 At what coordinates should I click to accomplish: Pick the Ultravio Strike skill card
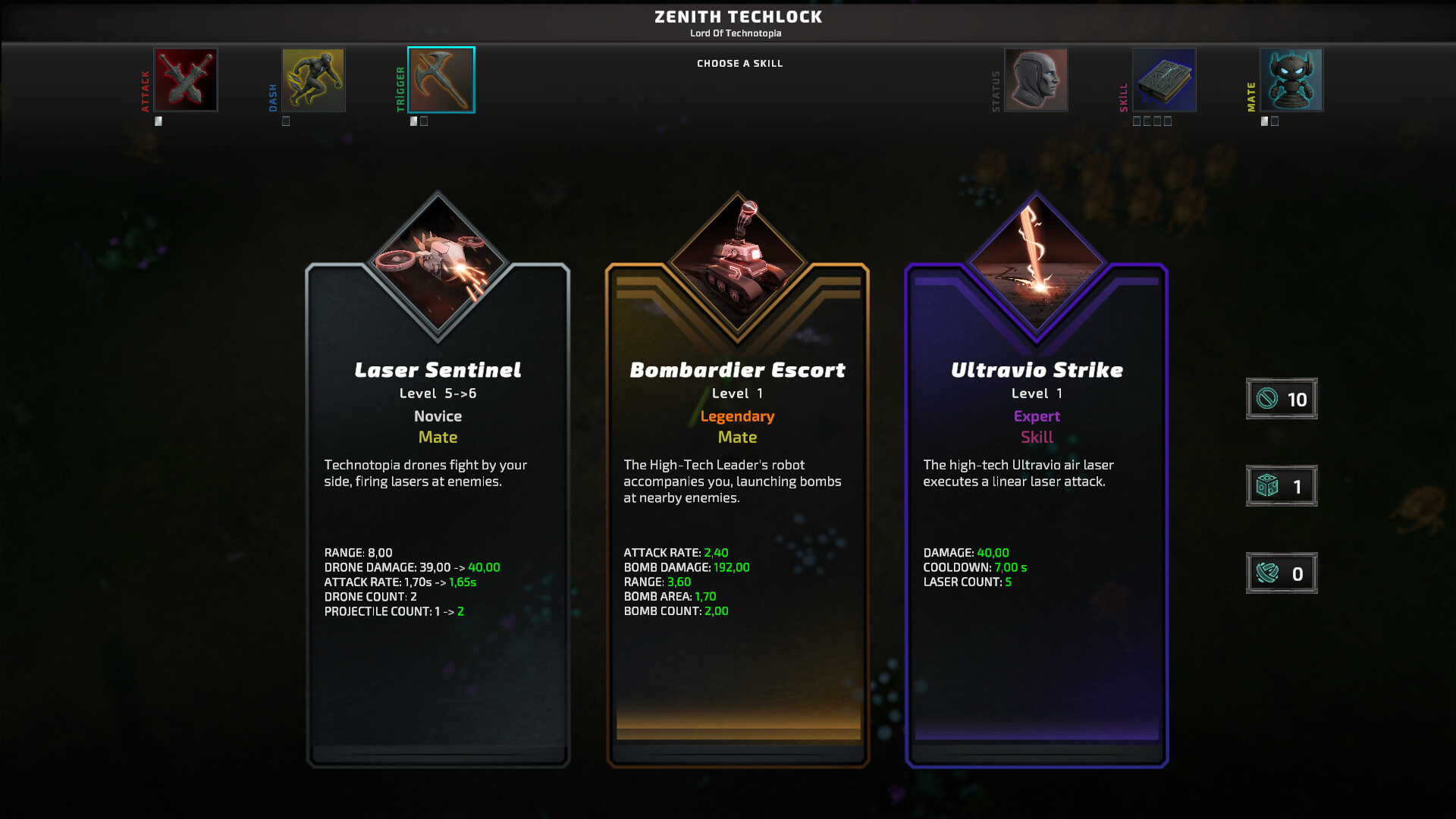1035,531
